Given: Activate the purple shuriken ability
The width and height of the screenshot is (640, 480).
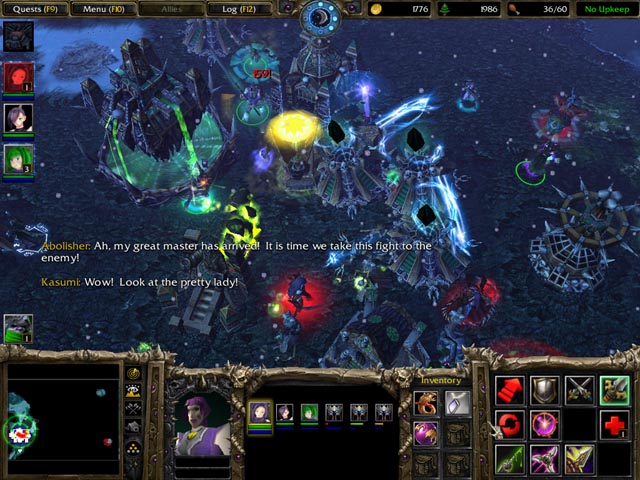Looking at the screenshot, I should click(x=545, y=458).
